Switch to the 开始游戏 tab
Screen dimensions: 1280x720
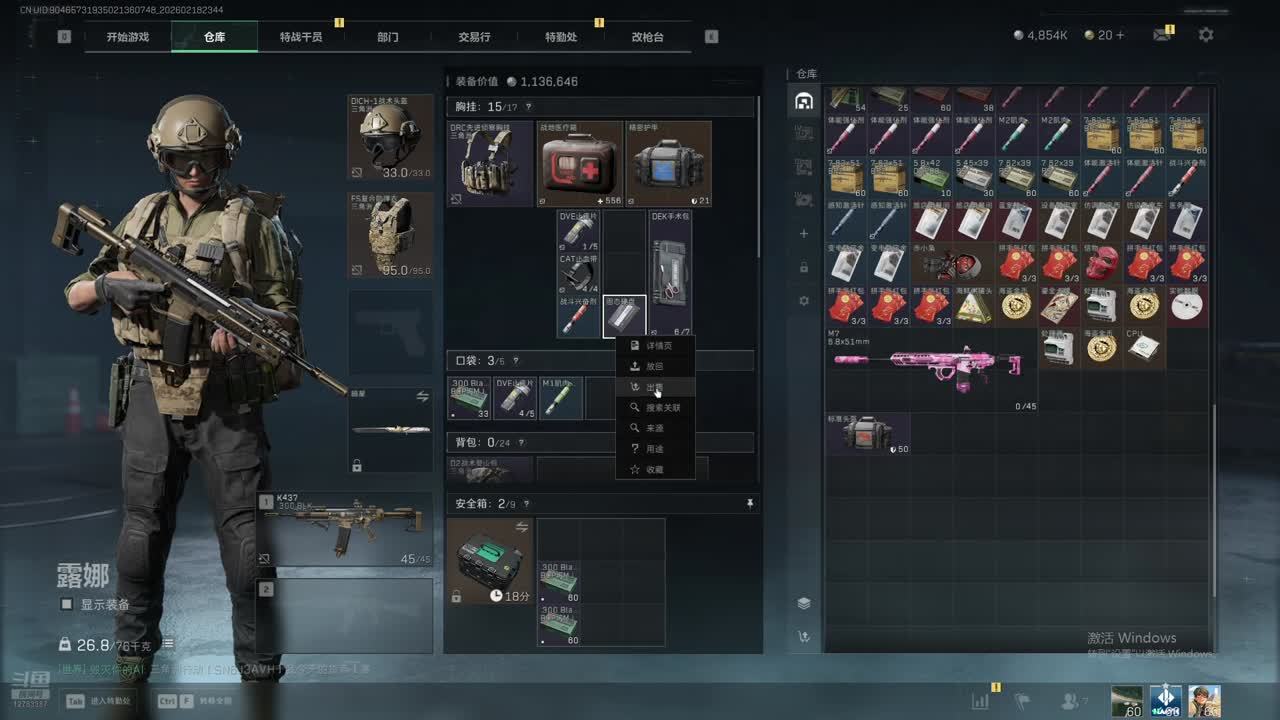(x=128, y=37)
